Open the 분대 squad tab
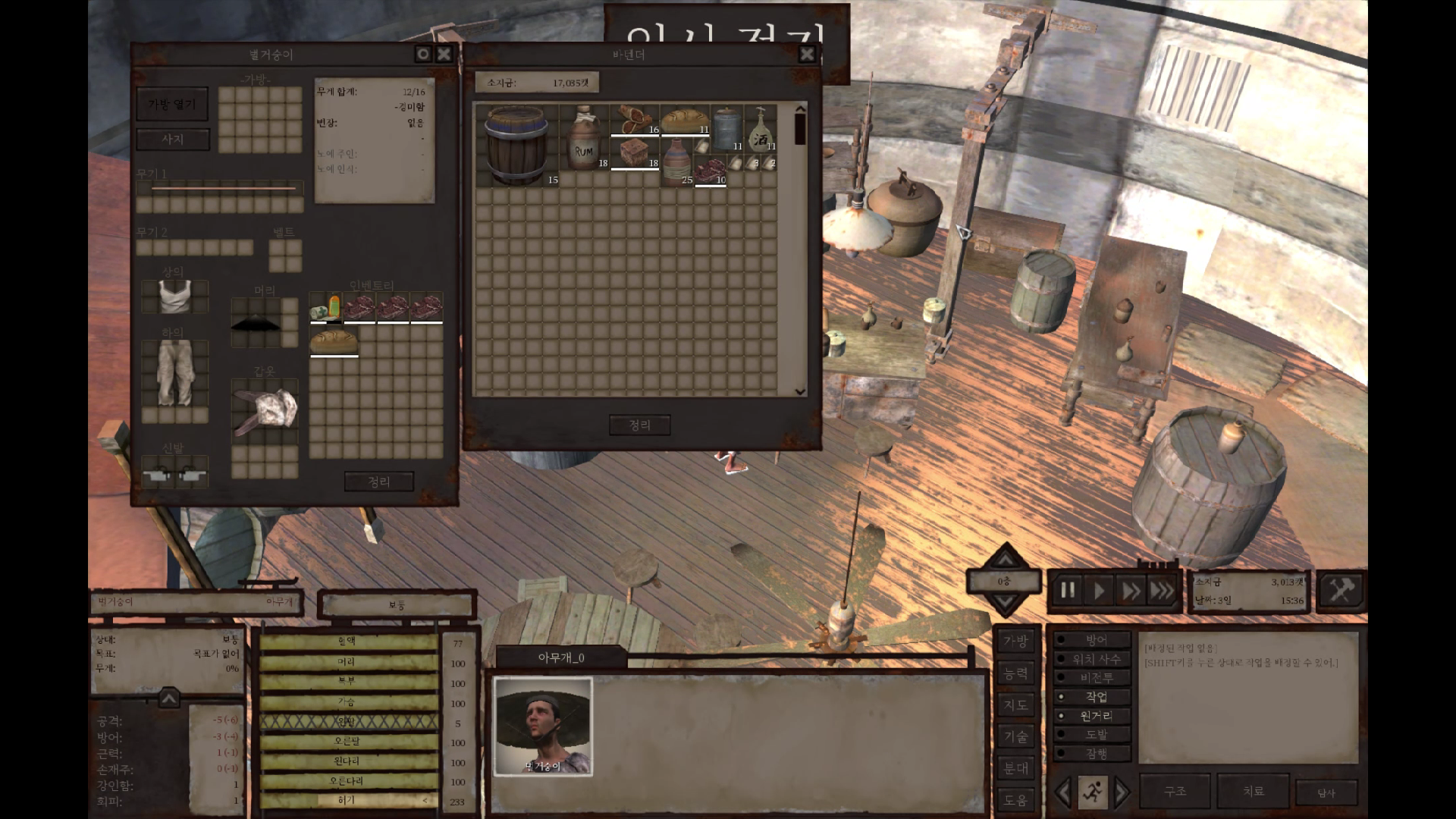Image resolution: width=1456 pixels, height=819 pixels. coord(1015,768)
